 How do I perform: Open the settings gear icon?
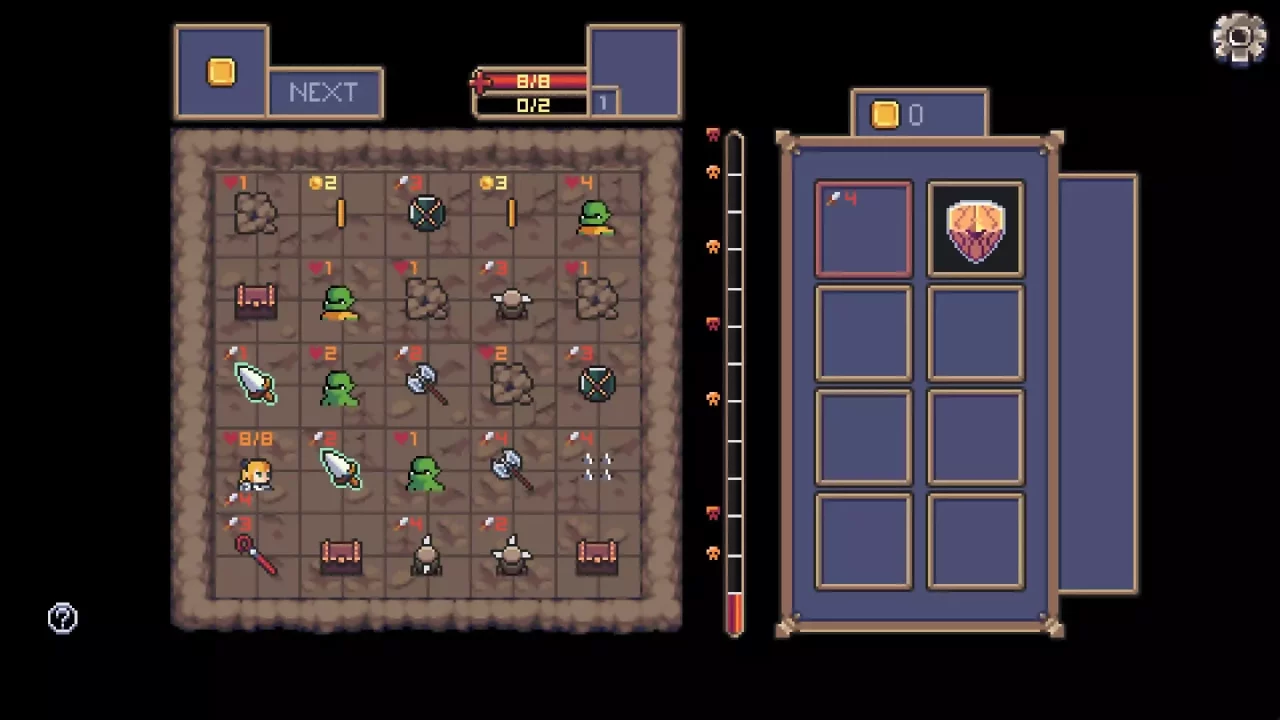coord(1239,37)
